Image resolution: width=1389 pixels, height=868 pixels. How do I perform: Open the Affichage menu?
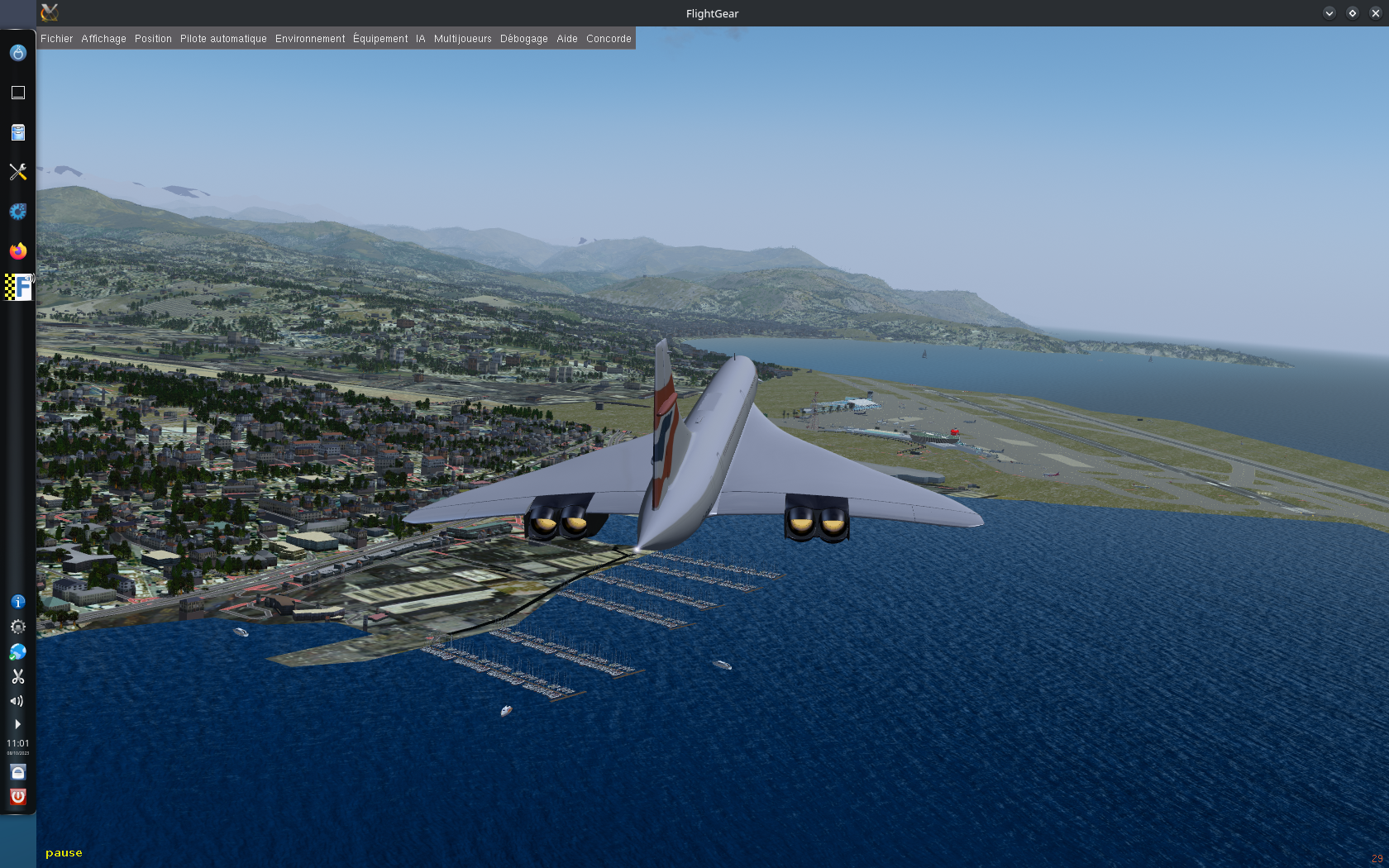click(103, 39)
